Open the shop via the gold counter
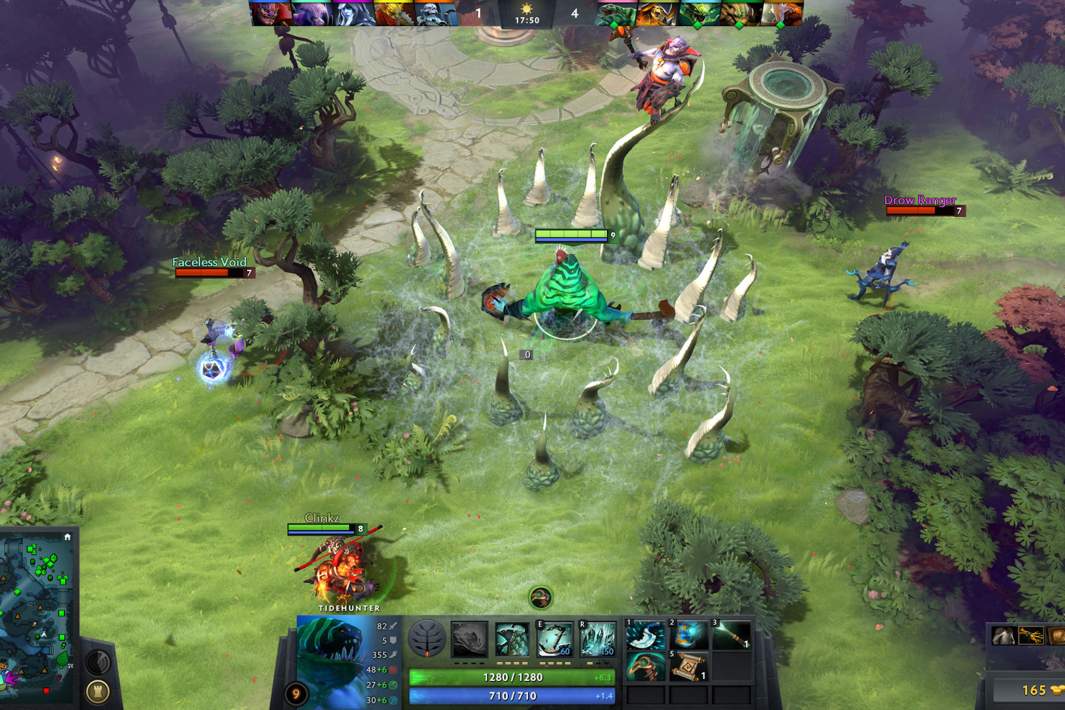The image size is (1065, 710). click(x=1034, y=690)
